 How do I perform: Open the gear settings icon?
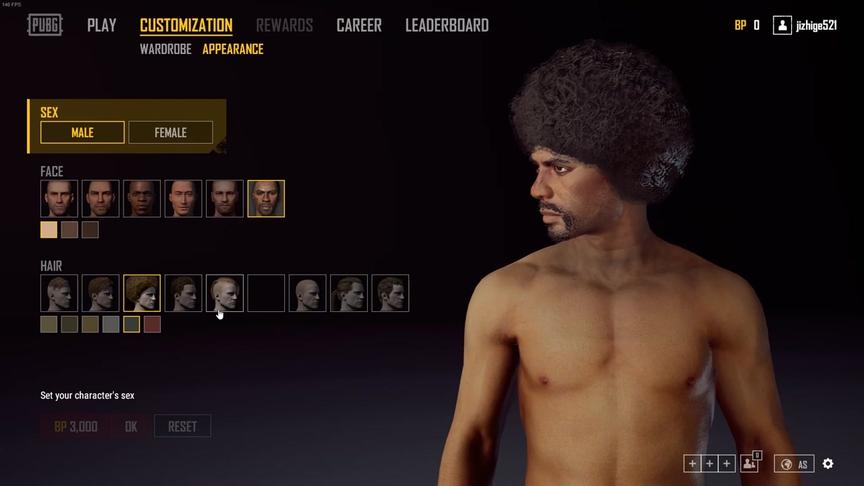point(828,464)
